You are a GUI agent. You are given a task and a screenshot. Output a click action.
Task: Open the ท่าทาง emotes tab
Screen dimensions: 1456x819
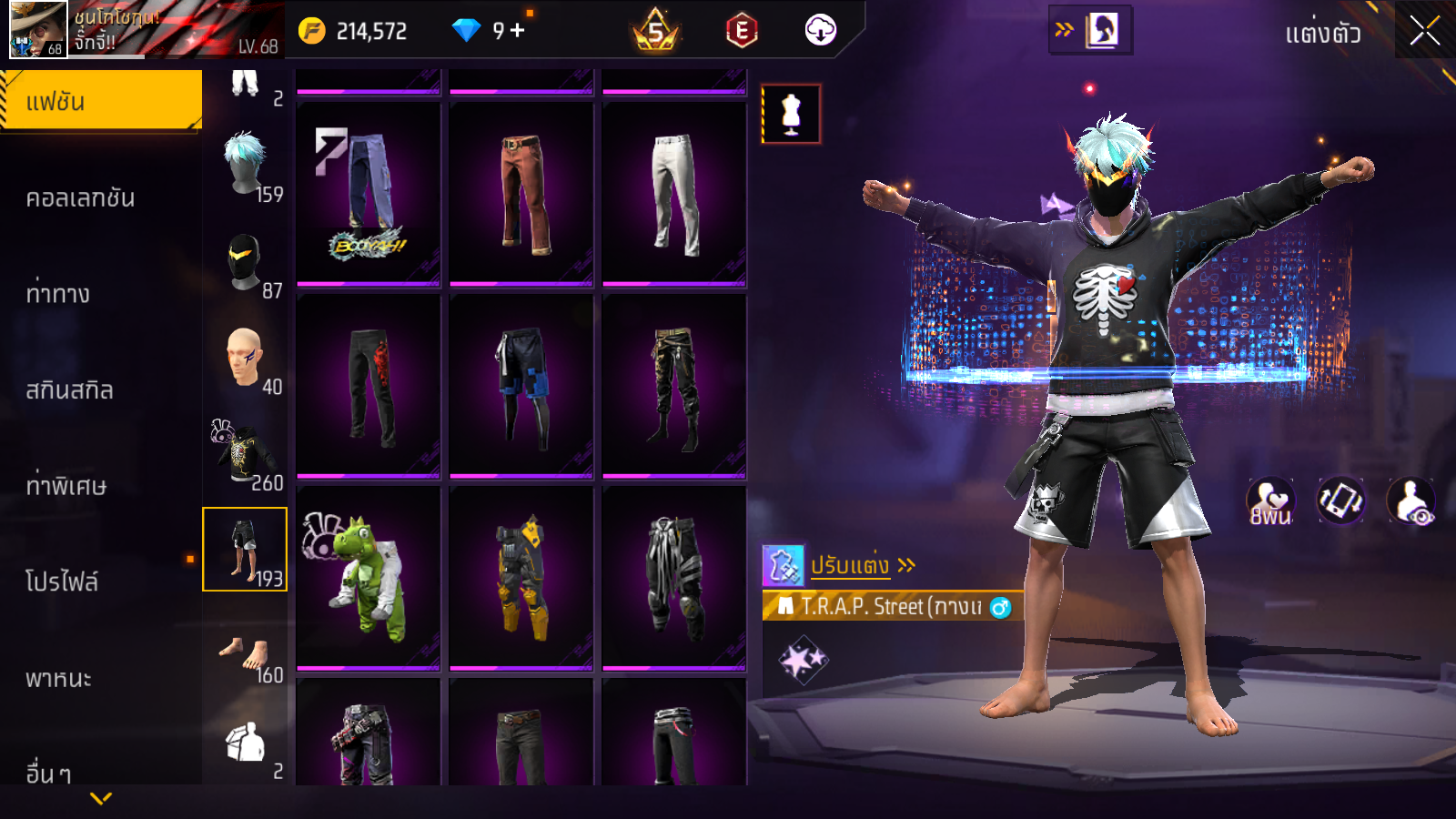point(58,293)
